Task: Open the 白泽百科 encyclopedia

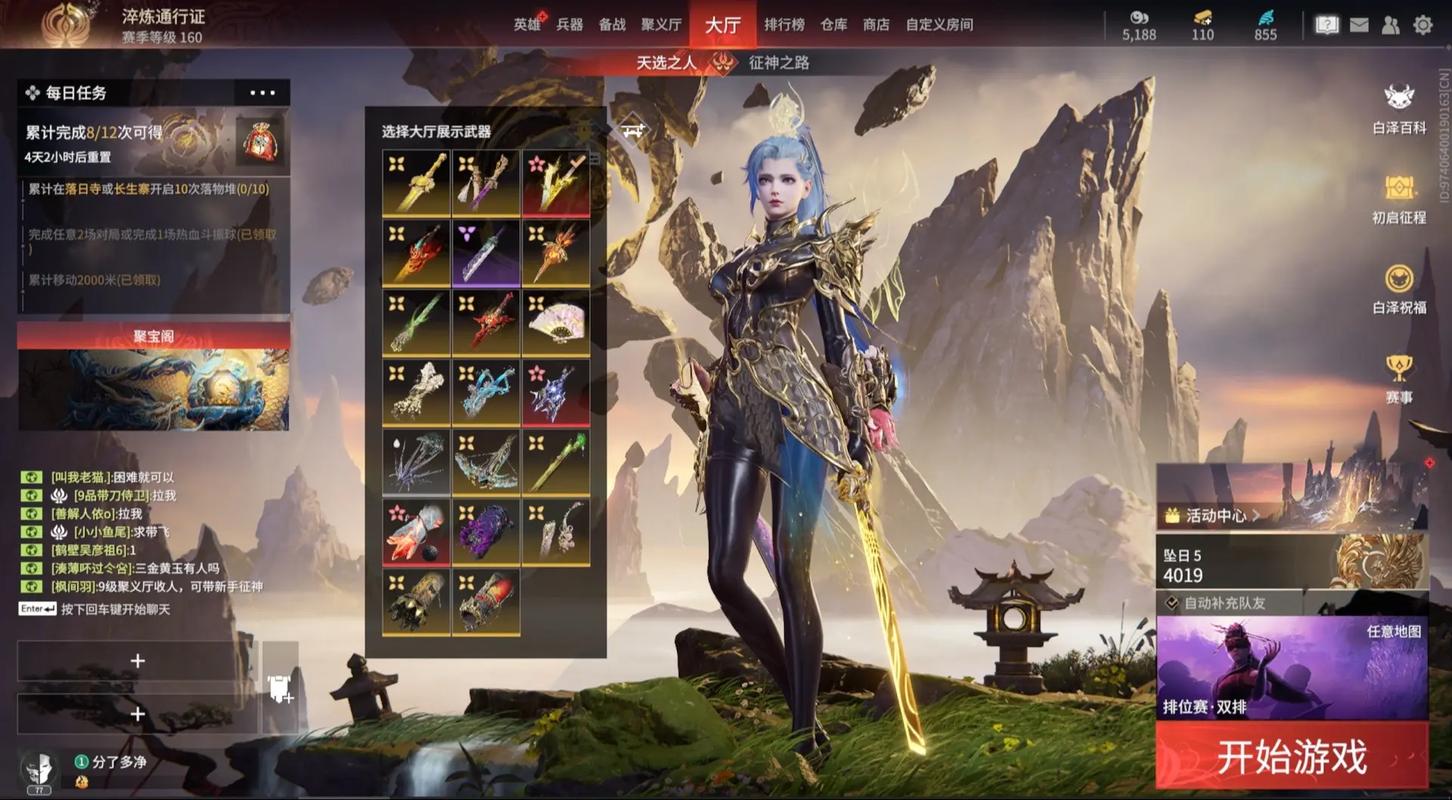Action: coord(1399,107)
